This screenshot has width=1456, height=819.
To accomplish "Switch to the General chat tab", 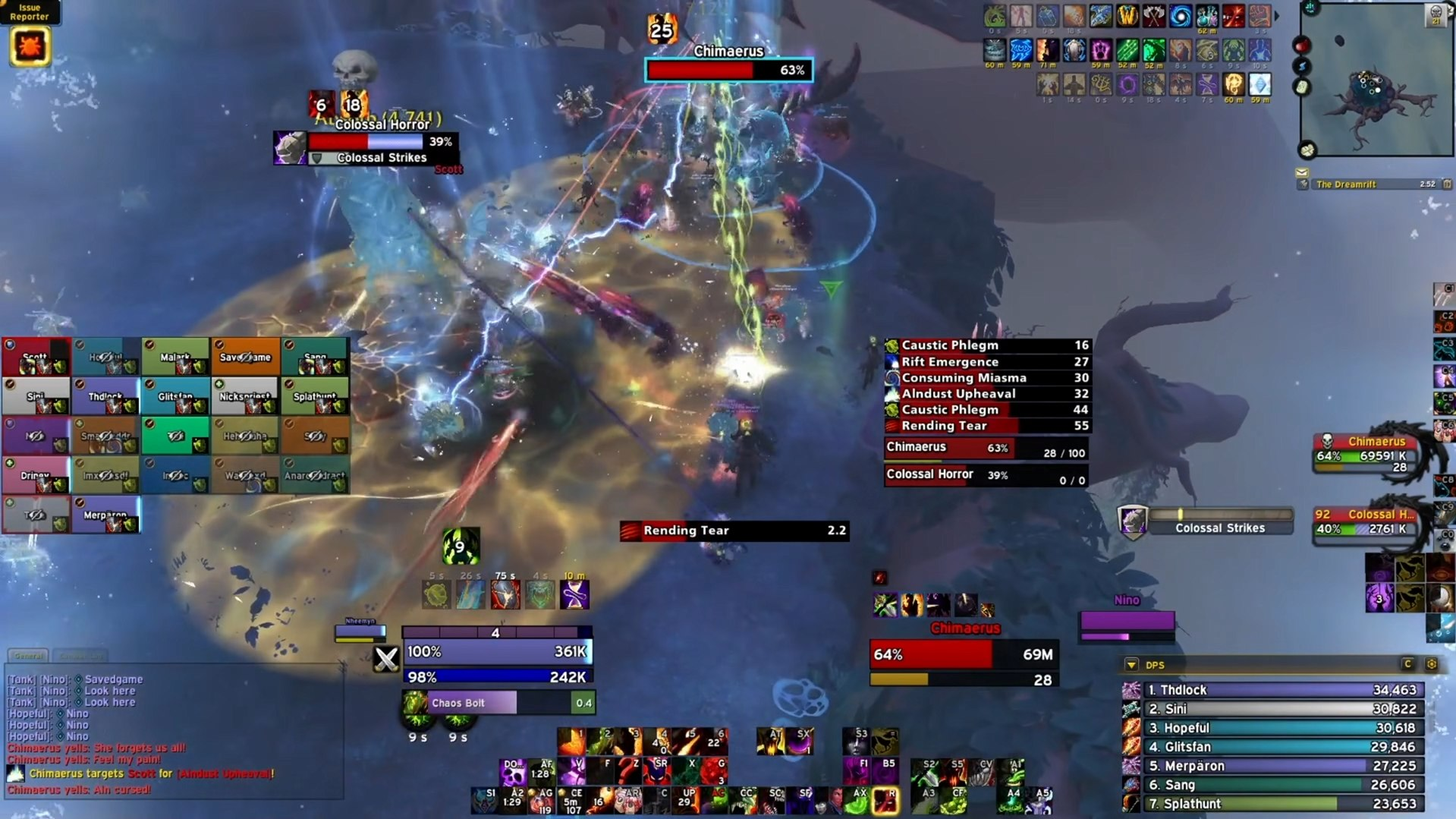I will (x=30, y=656).
